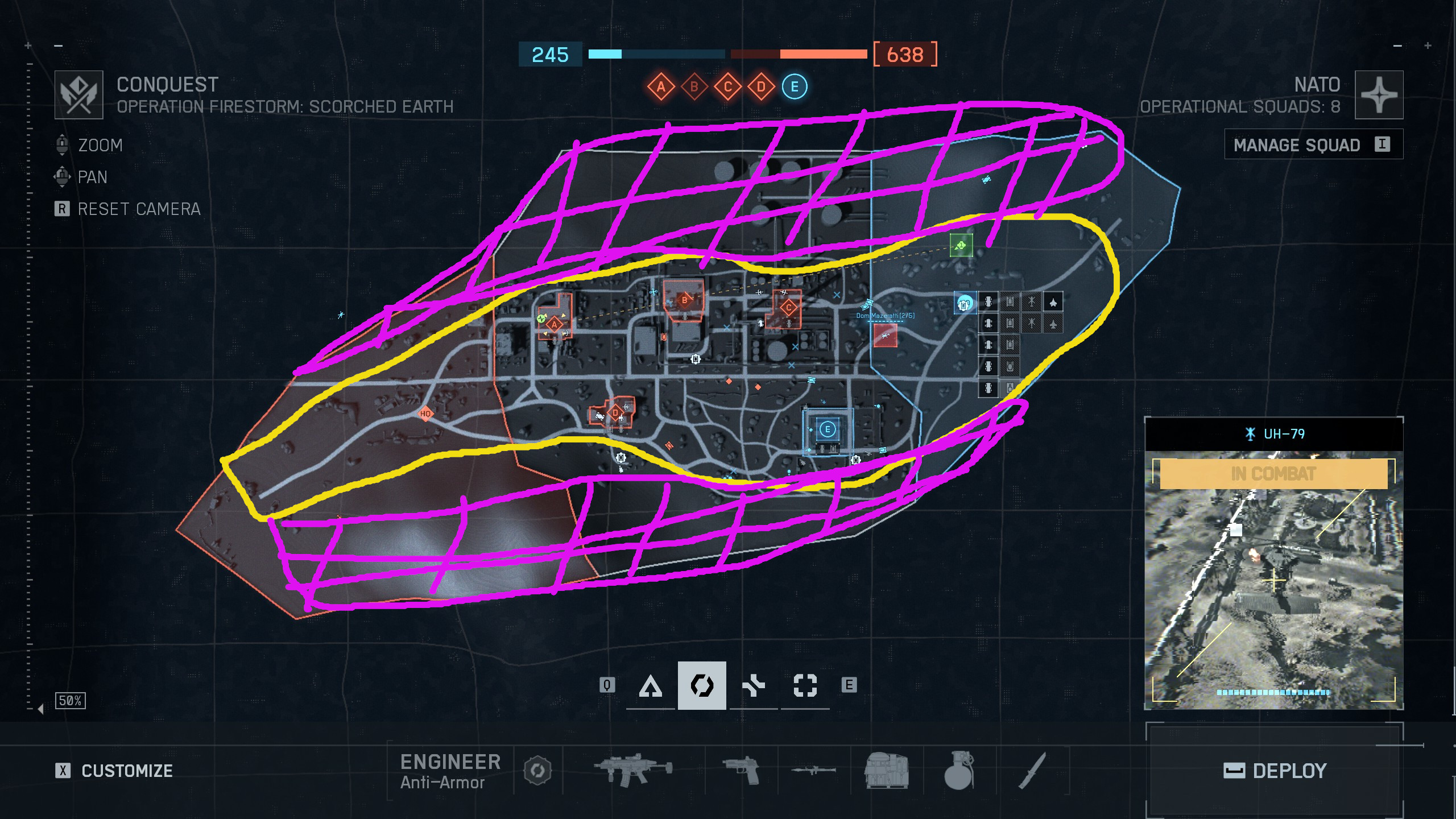Click the NATO faction emblem
The width and height of the screenshot is (1456, 819).
[1379, 94]
